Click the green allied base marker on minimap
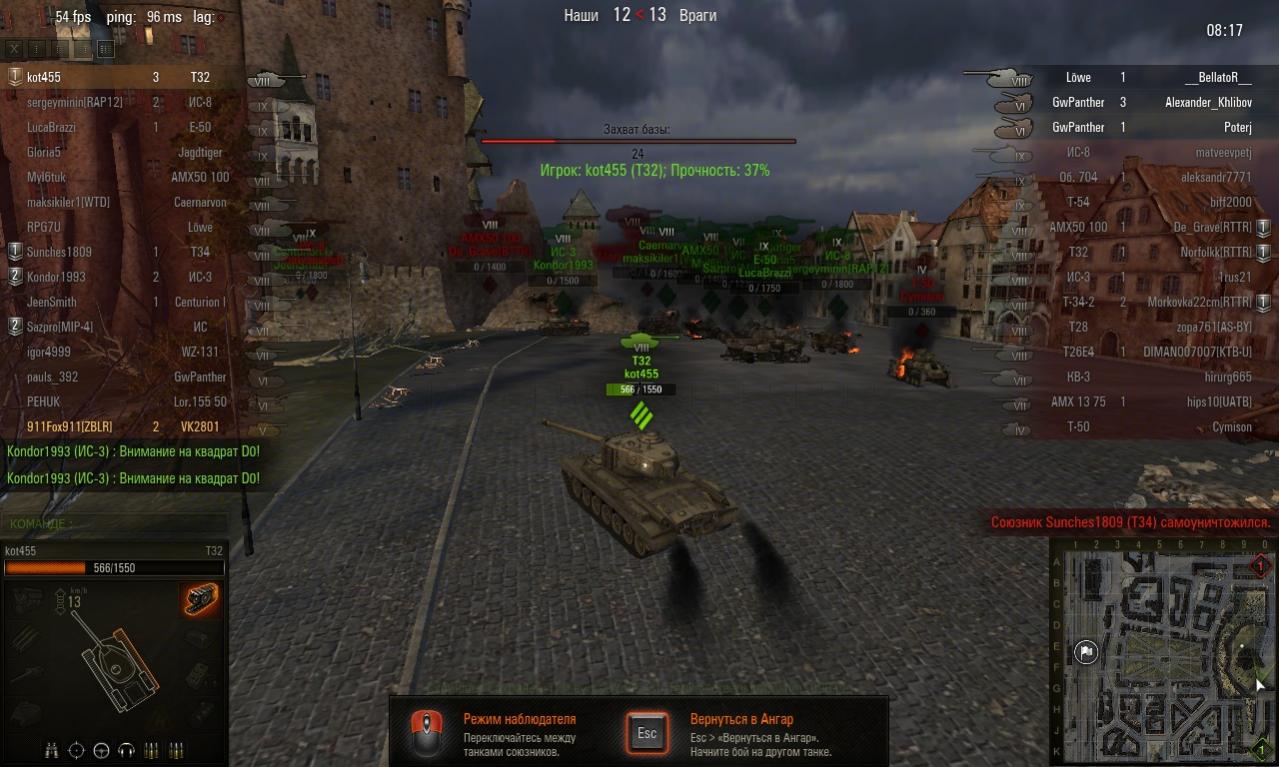 [1261, 748]
